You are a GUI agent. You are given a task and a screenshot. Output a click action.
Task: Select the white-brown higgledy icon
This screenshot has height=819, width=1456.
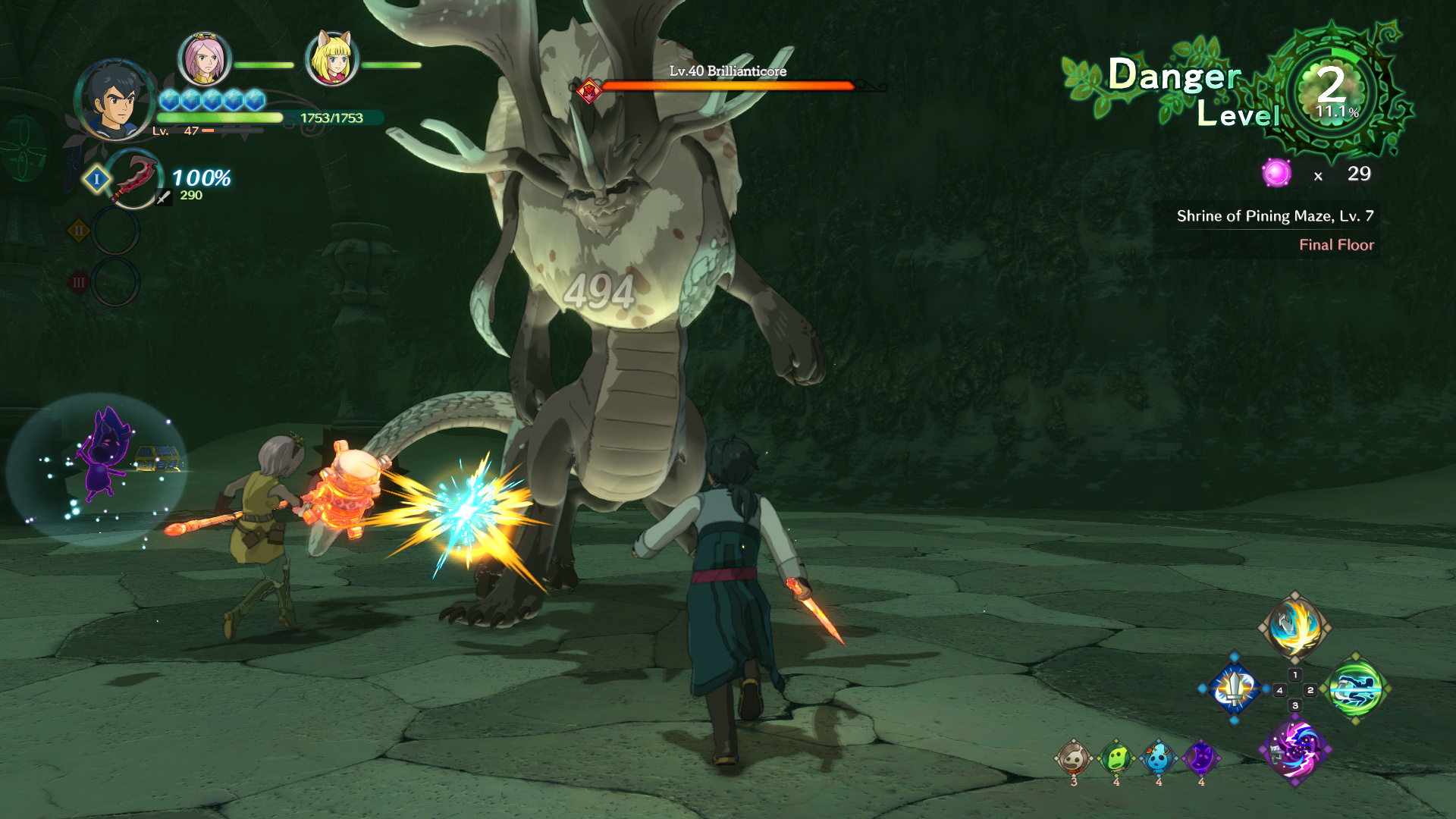(x=1073, y=758)
